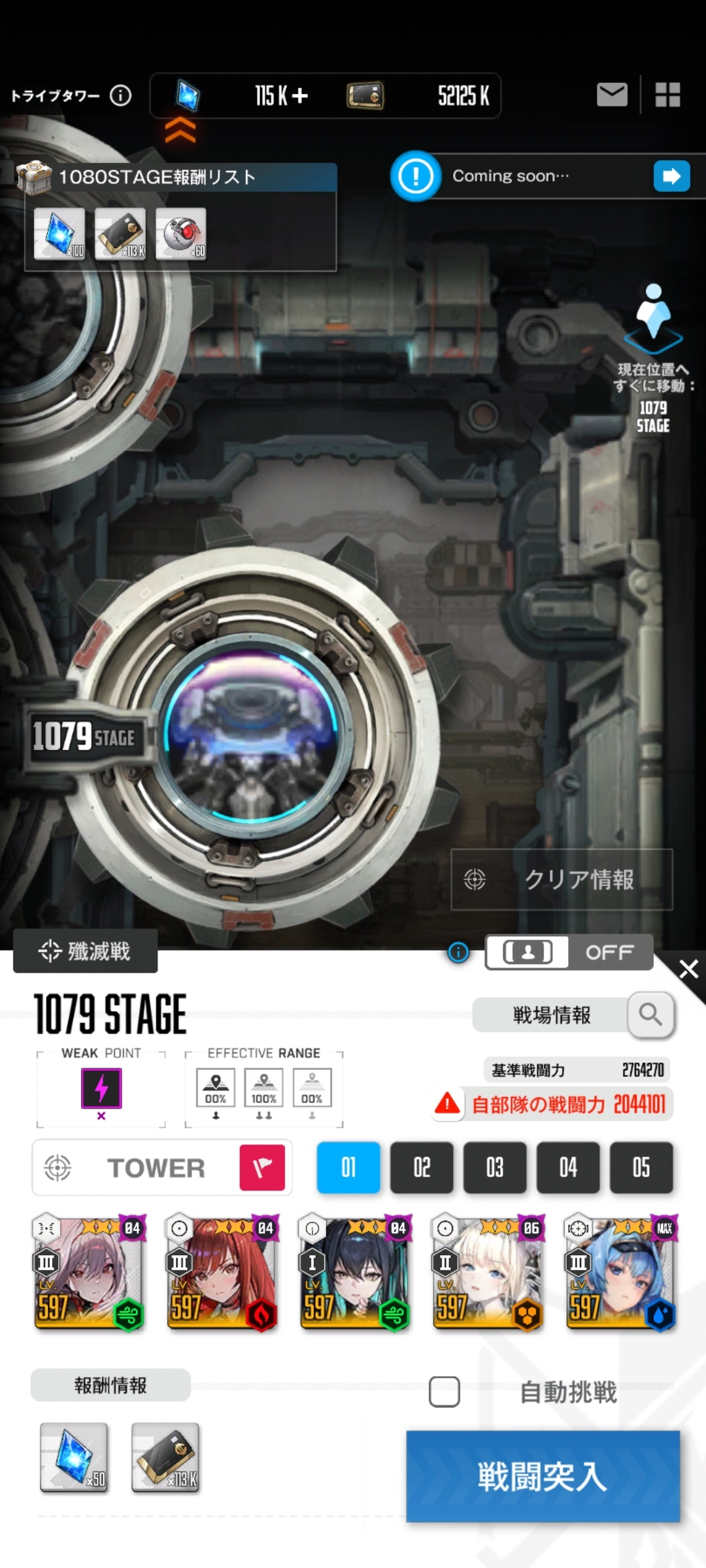This screenshot has height=1568, width=706.
Task: Open the grid menu icon
Action: (x=667, y=95)
